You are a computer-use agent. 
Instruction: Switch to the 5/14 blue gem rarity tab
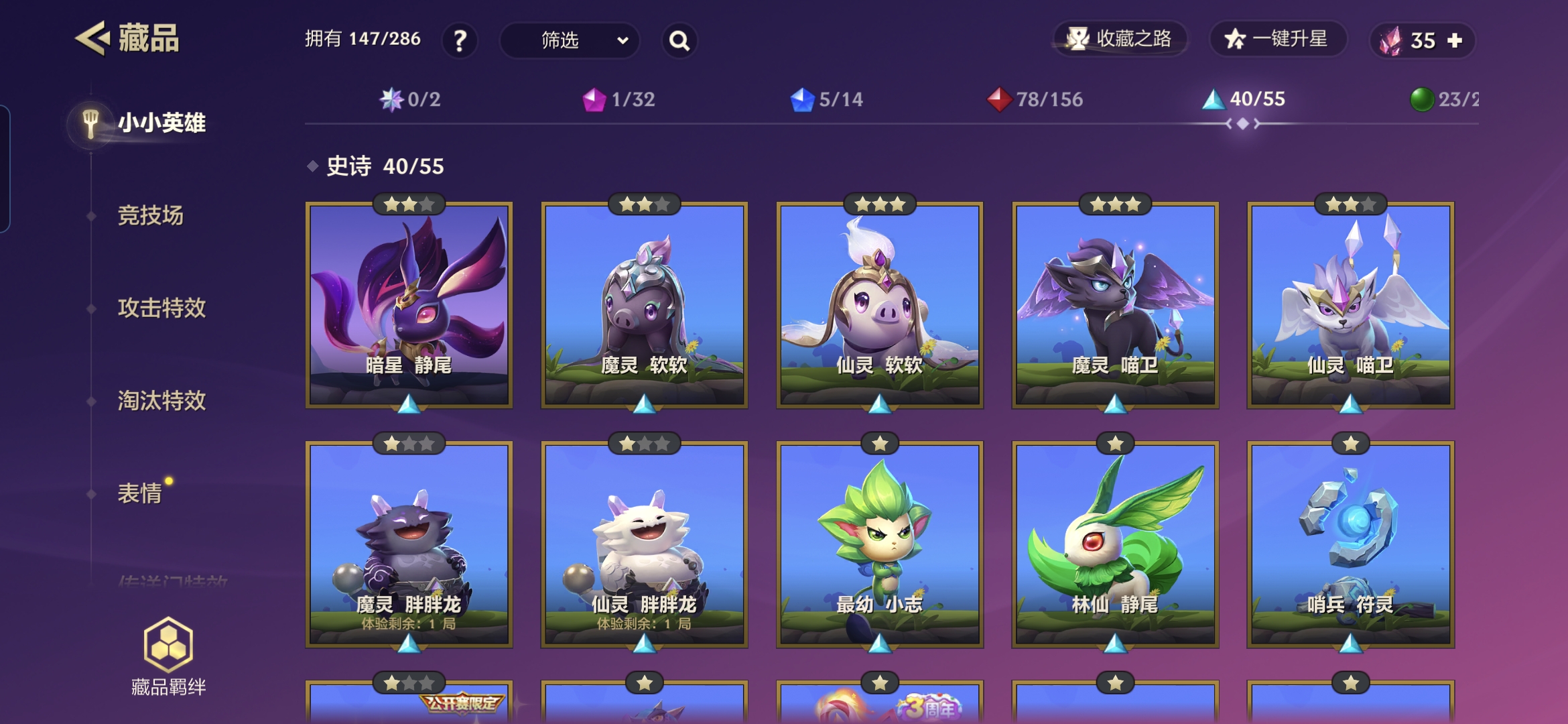point(827,99)
